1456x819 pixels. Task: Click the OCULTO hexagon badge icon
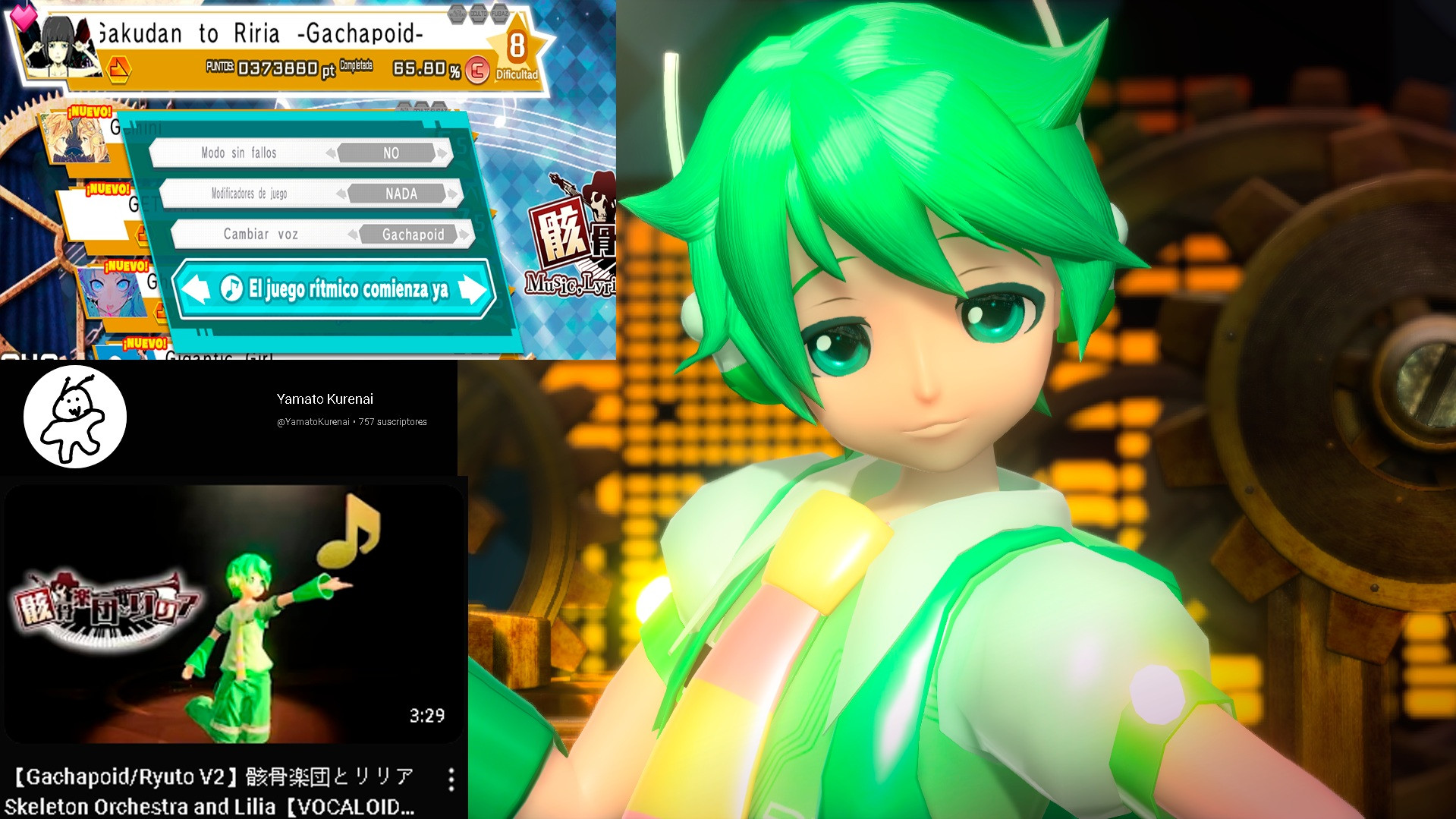pyautogui.click(x=479, y=14)
